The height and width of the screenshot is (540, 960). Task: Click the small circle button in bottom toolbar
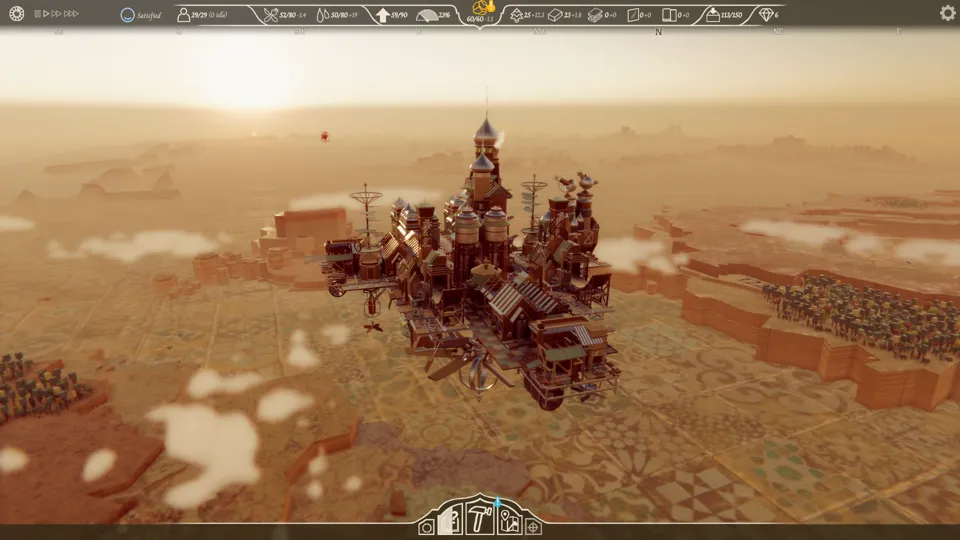[x=427, y=527]
